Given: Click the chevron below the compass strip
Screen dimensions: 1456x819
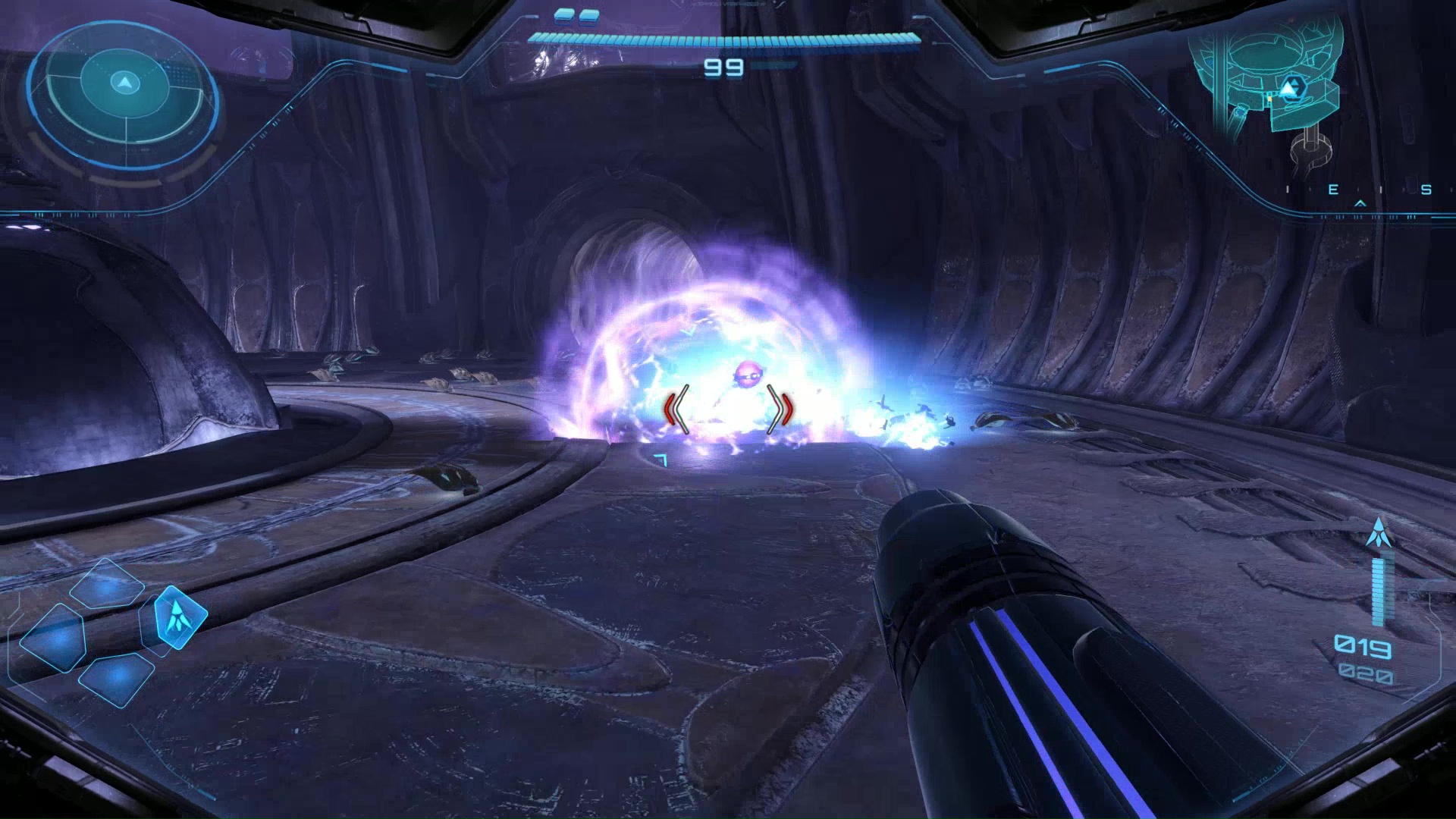Looking at the screenshot, I should pos(1360,204).
